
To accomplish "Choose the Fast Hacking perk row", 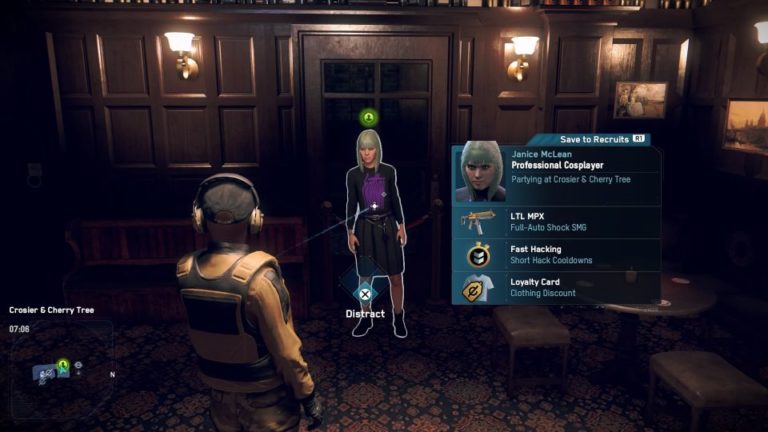I will (557, 255).
